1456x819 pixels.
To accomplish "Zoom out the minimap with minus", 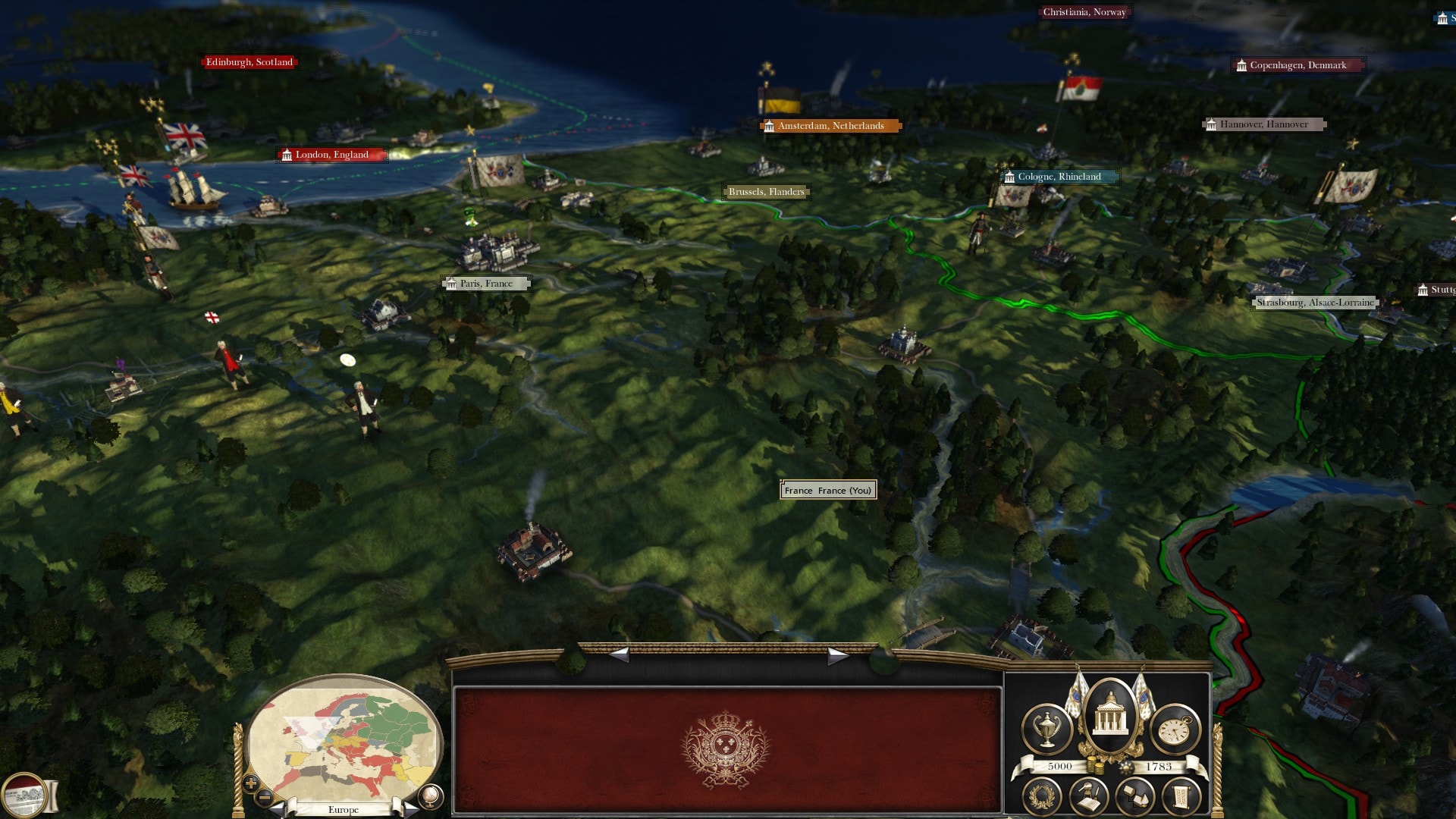I will tap(265, 798).
